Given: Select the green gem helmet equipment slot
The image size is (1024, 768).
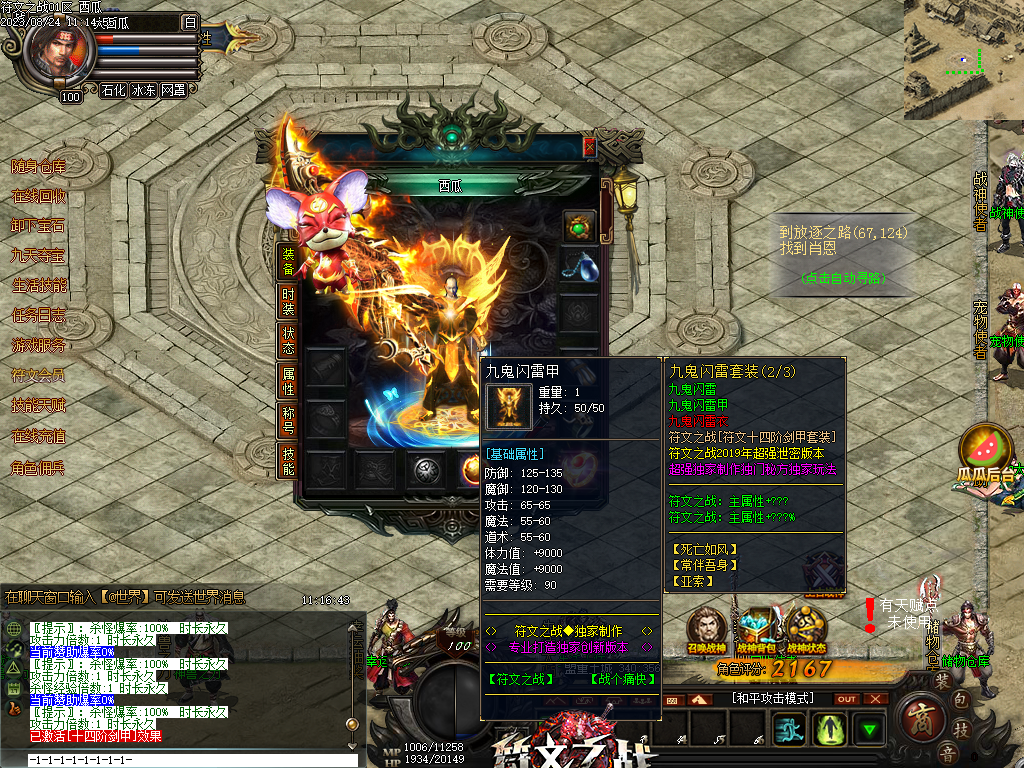Looking at the screenshot, I should [x=579, y=226].
